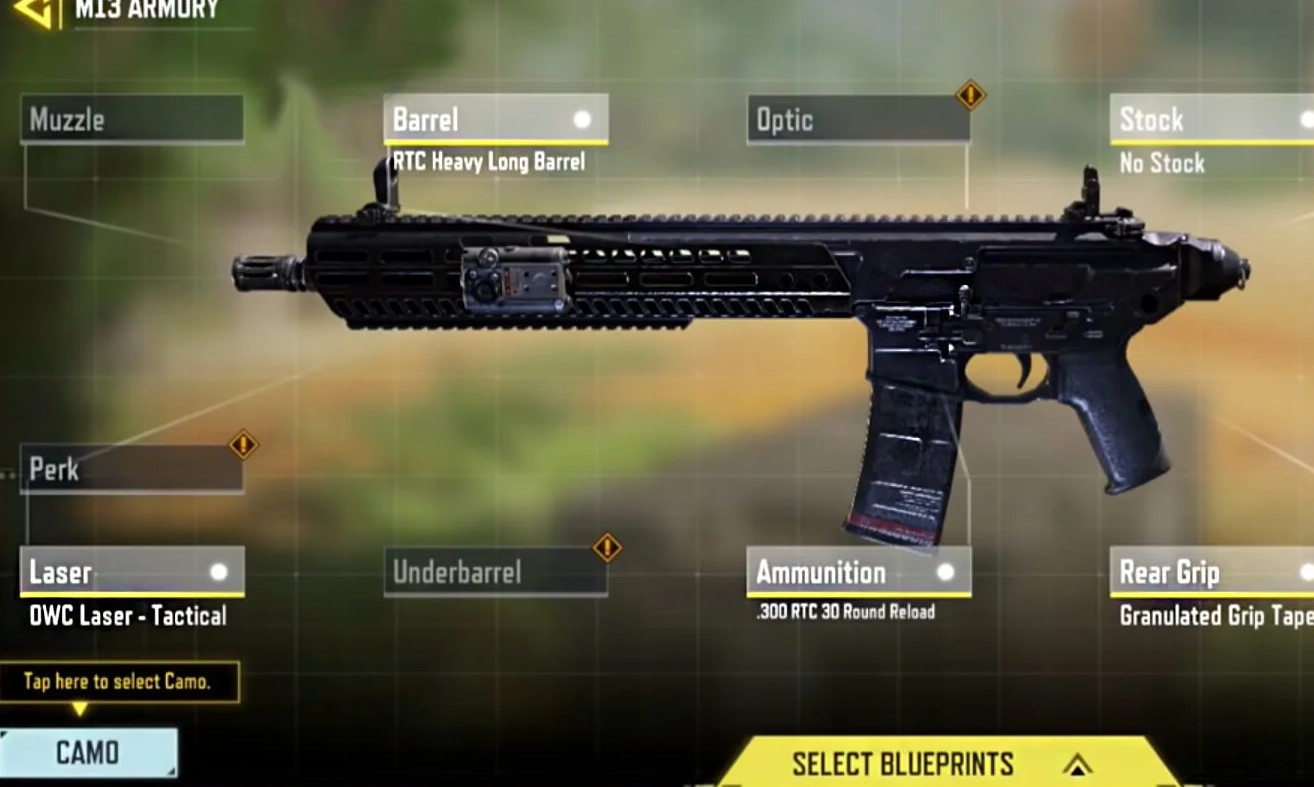Click the warning badge on the Optic slot
Screen dimensions: 1314x787
968,95
